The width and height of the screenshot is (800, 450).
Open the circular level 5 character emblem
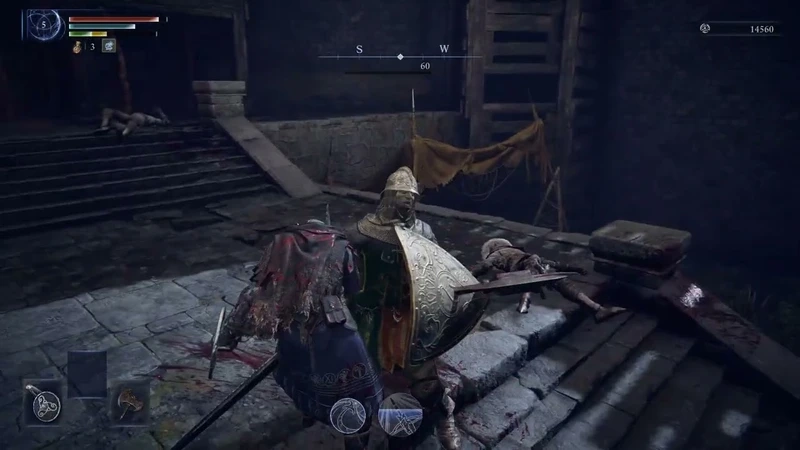44,24
